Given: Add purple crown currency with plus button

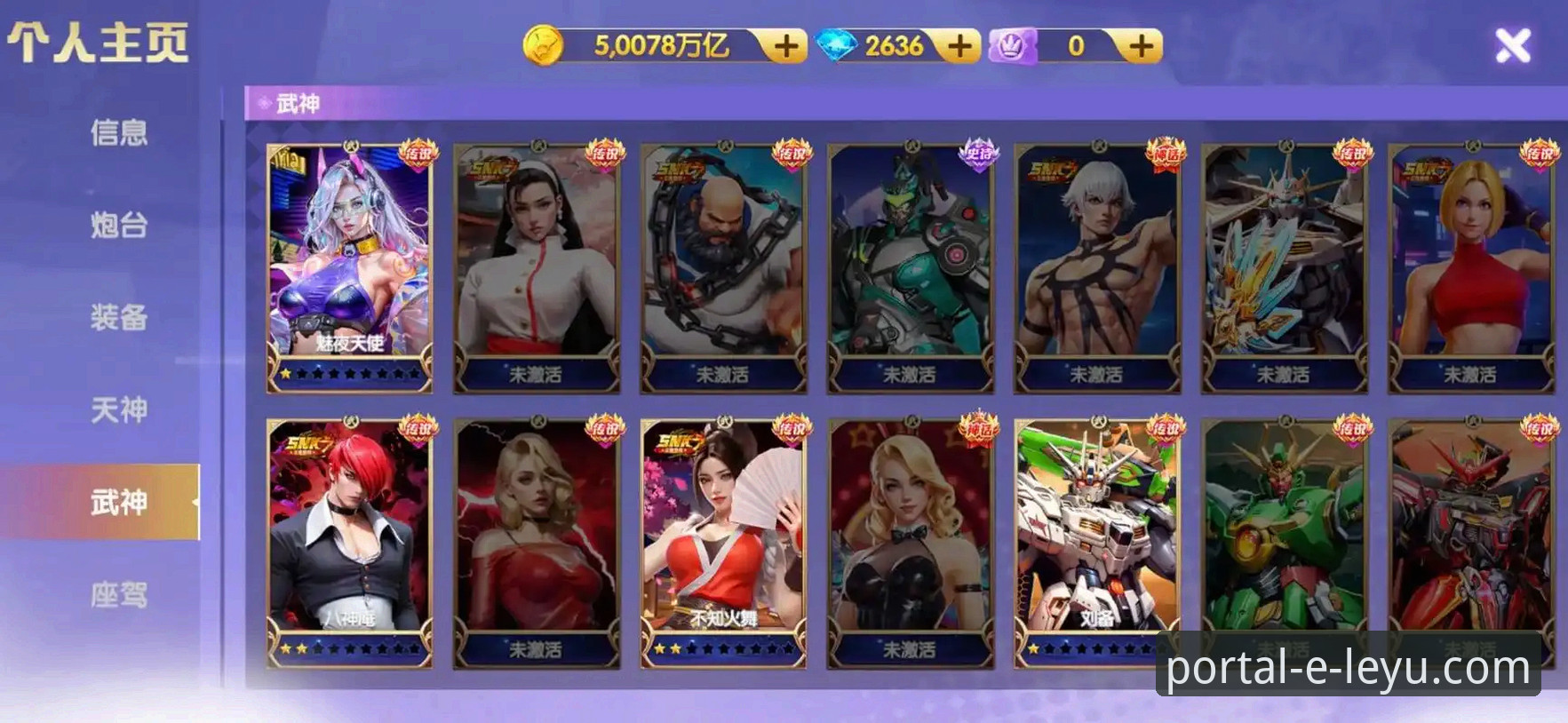Looking at the screenshot, I should click(1142, 46).
